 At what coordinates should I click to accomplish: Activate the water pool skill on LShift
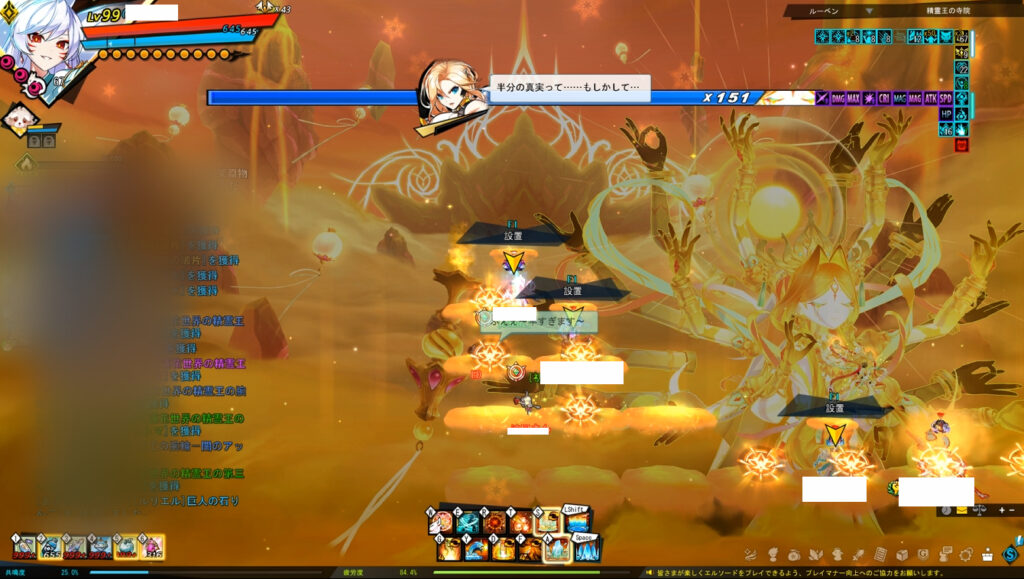[x=577, y=523]
